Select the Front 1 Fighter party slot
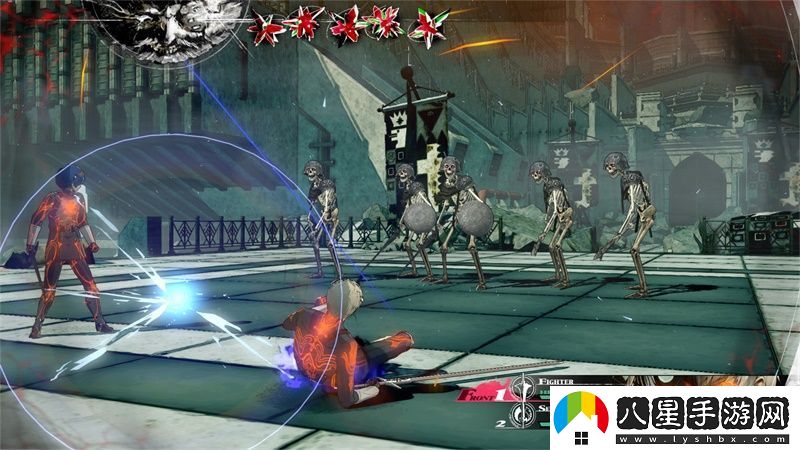800x450 pixels. [x=482, y=396]
